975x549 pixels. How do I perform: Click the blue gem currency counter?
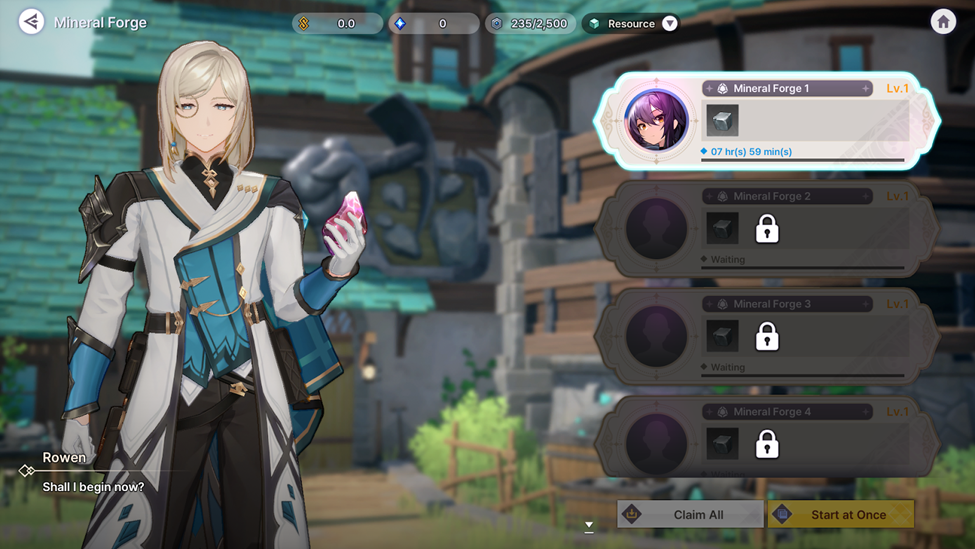[x=435, y=23]
